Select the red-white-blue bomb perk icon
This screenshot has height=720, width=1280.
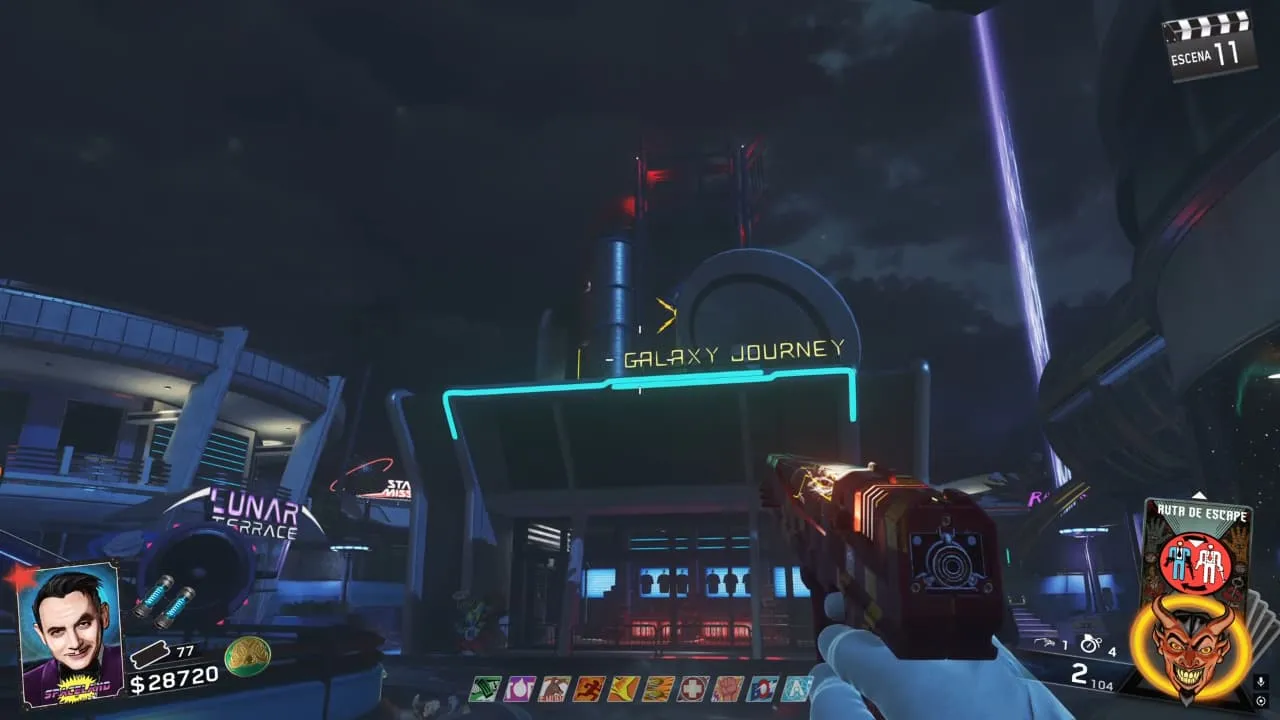[761, 688]
